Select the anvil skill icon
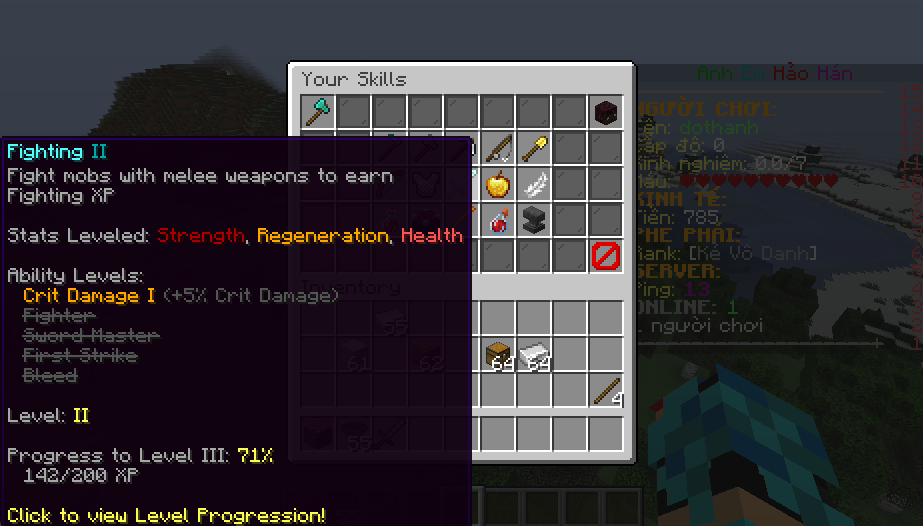The height and width of the screenshot is (526, 923). [534, 220]
